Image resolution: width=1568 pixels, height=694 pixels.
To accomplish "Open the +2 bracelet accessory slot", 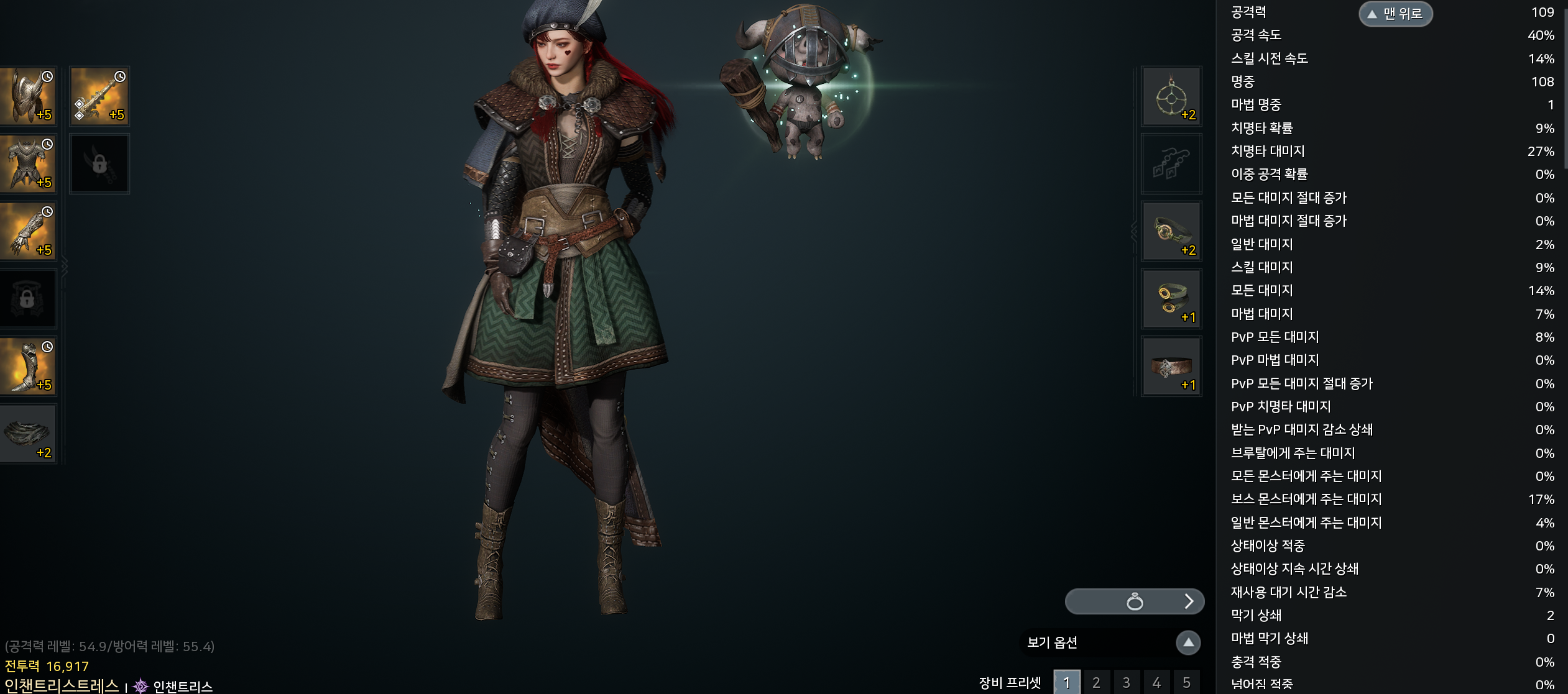I will click(1171, 232).
